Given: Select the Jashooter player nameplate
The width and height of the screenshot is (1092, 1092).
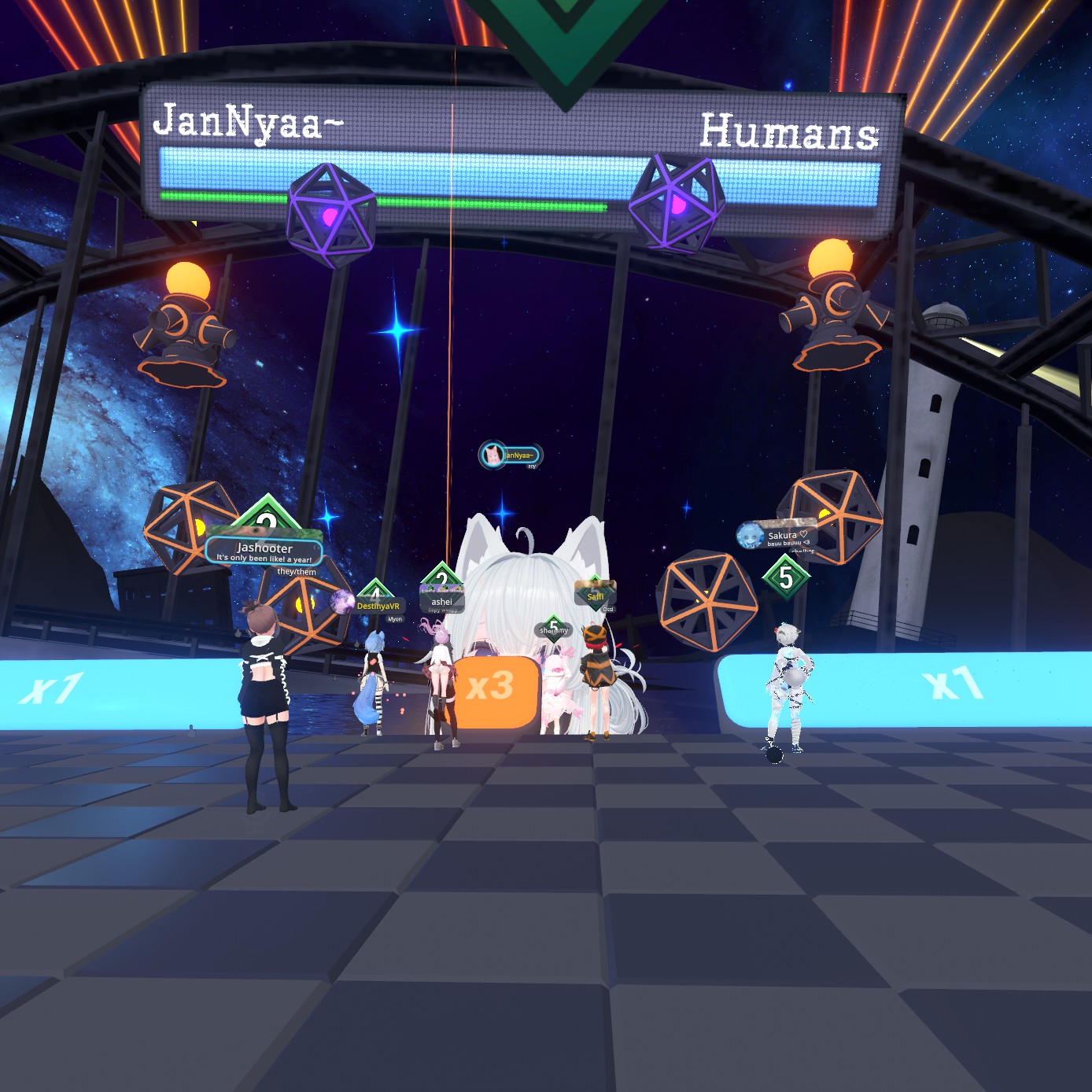Looking at the screenshot, I should click(x=264, y=550).
